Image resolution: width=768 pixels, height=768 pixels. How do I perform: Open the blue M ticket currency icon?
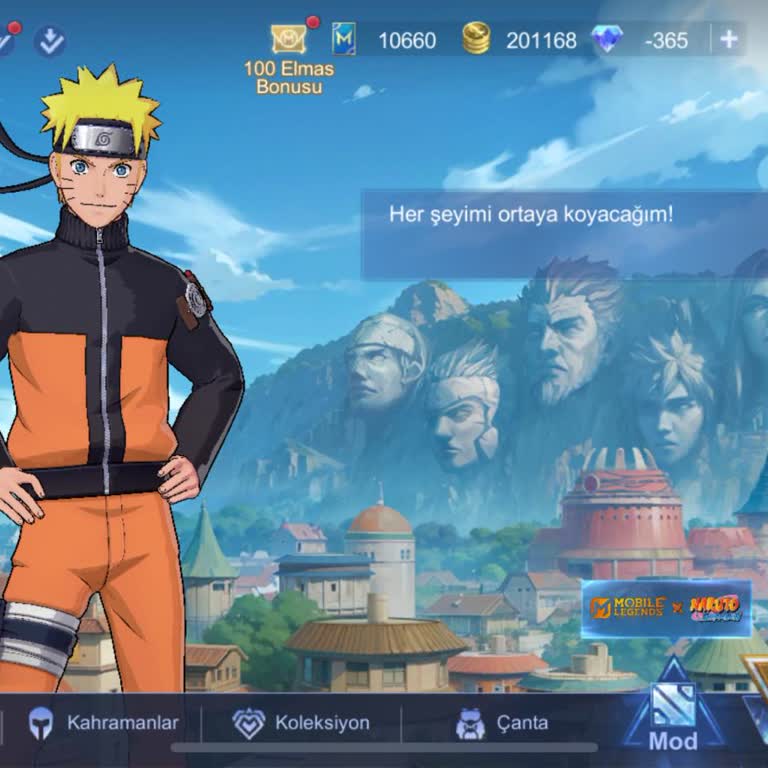coord(344,40)
